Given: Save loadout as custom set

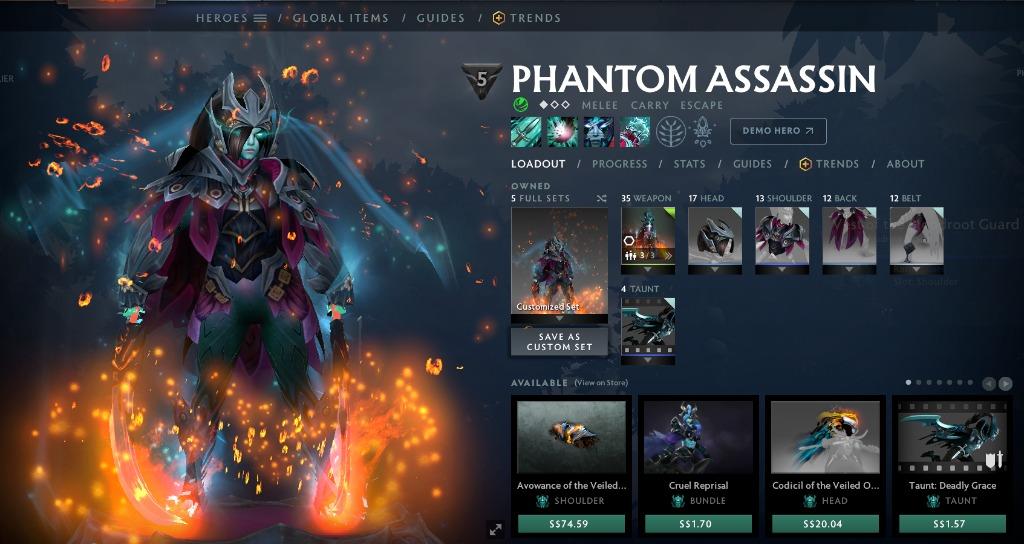Looking at the screenshot, I should pyautogui.click(x=559, y=341).
